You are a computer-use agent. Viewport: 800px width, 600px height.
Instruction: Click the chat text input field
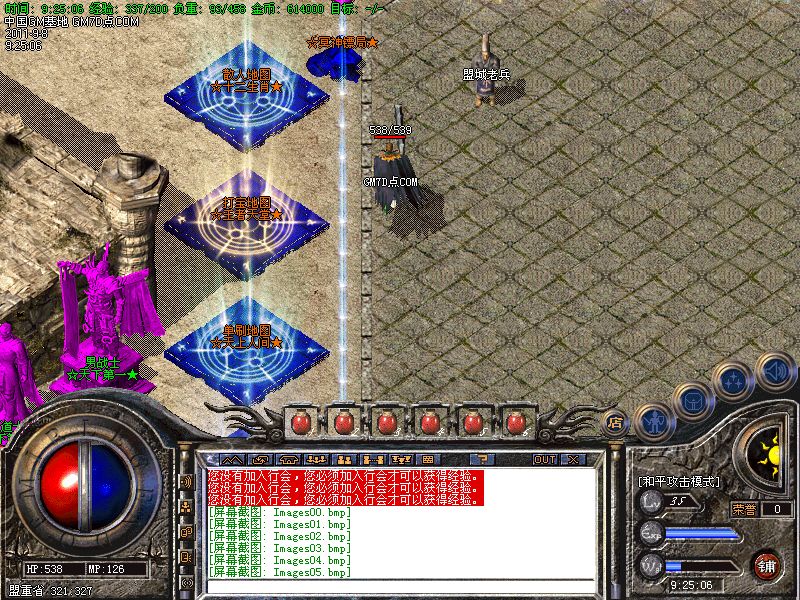[400, 585]
